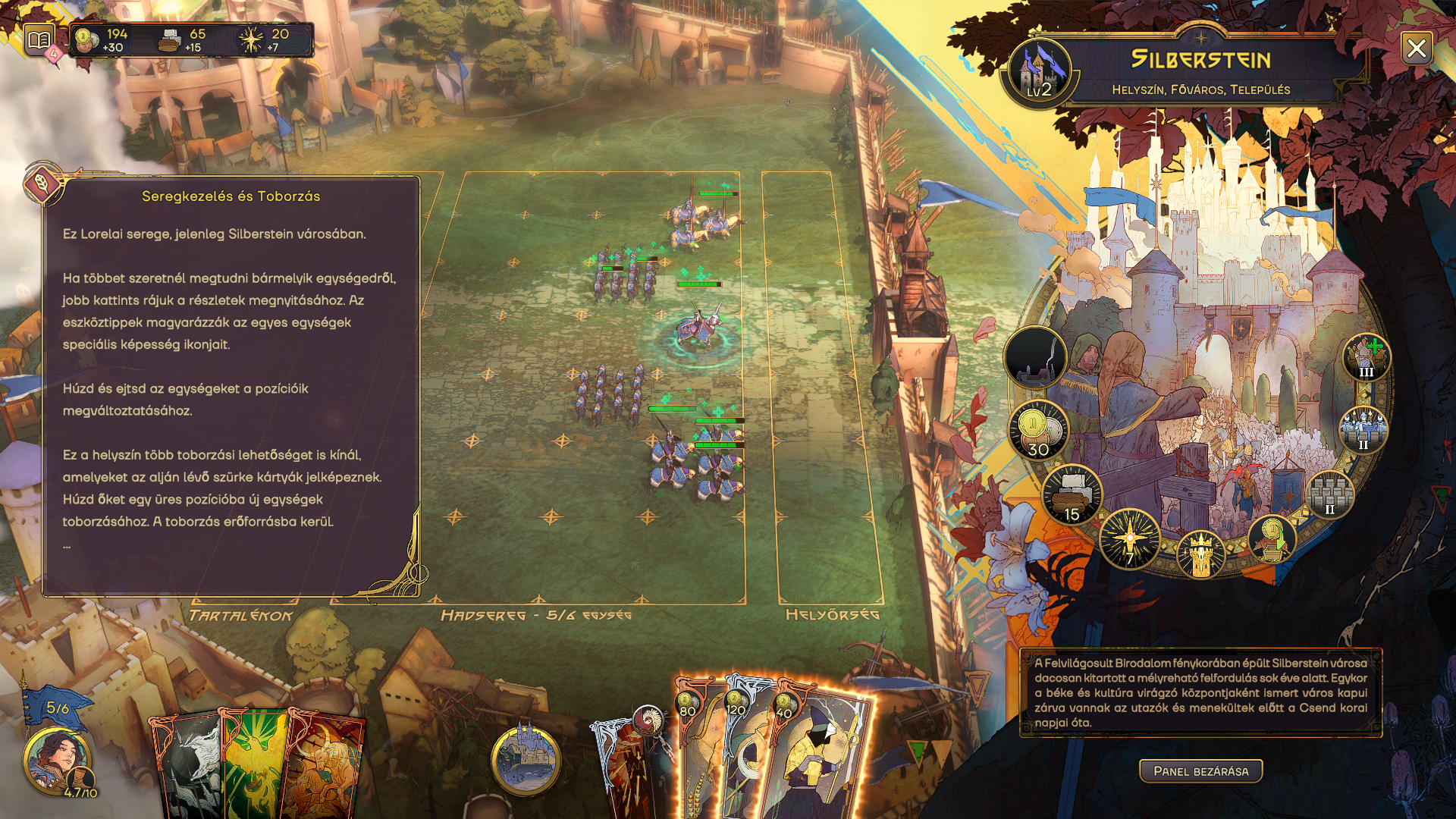Select the treasure chest trade icon
This screenshot has height=819, width=1456.
1272,538
